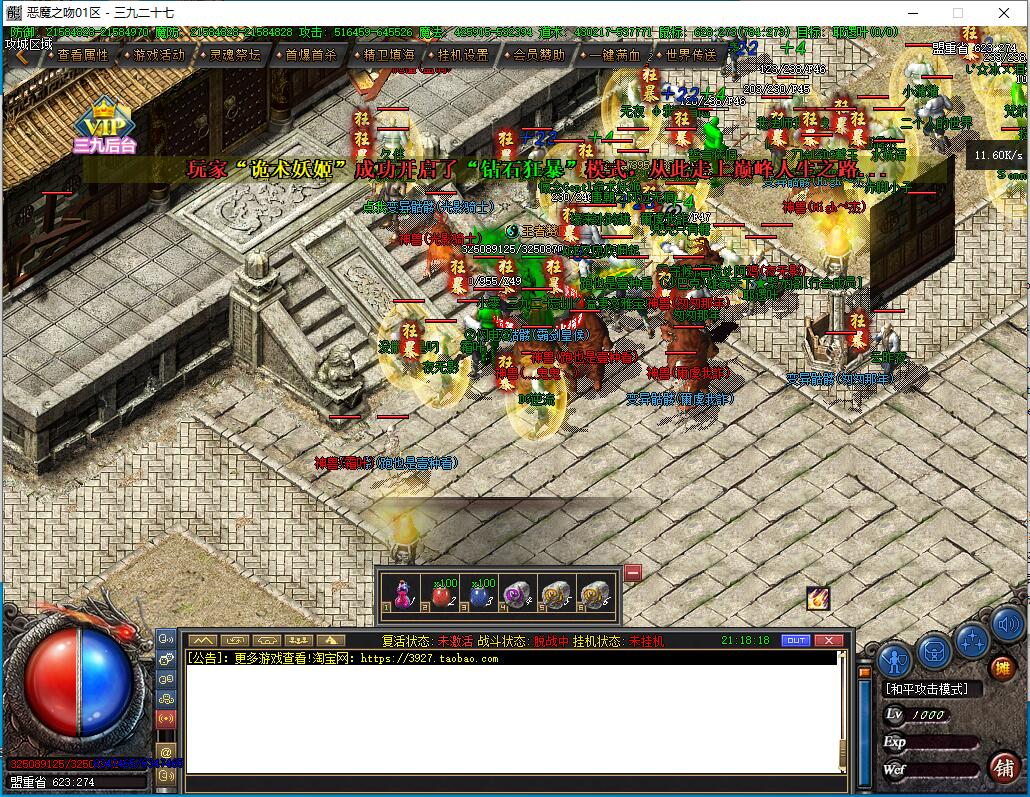
Task: Collapse the hotbar with the red minus button
Action: 633,573
